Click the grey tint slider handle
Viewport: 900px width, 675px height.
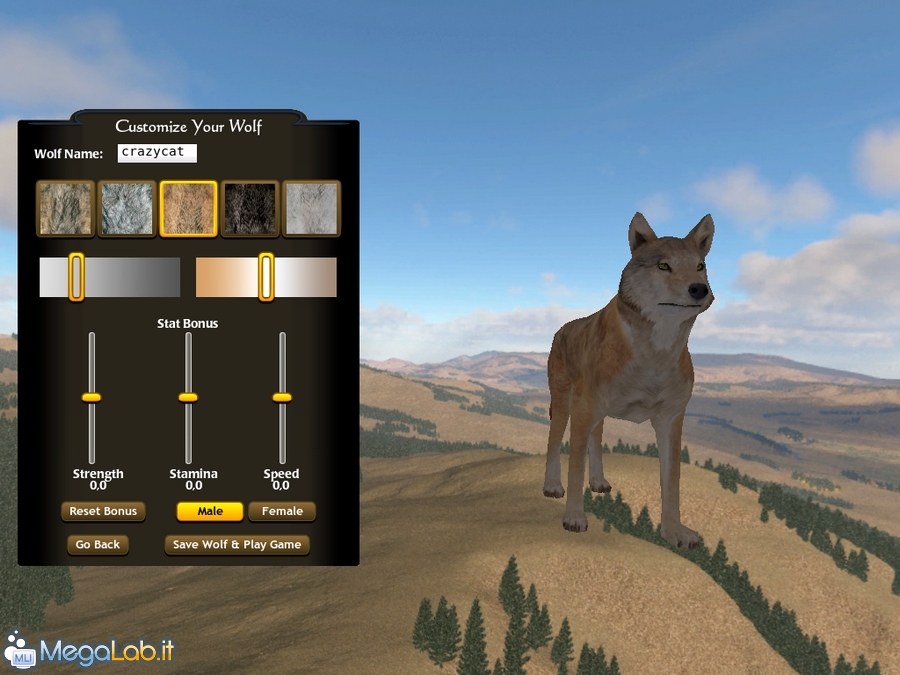coord(76,277)
